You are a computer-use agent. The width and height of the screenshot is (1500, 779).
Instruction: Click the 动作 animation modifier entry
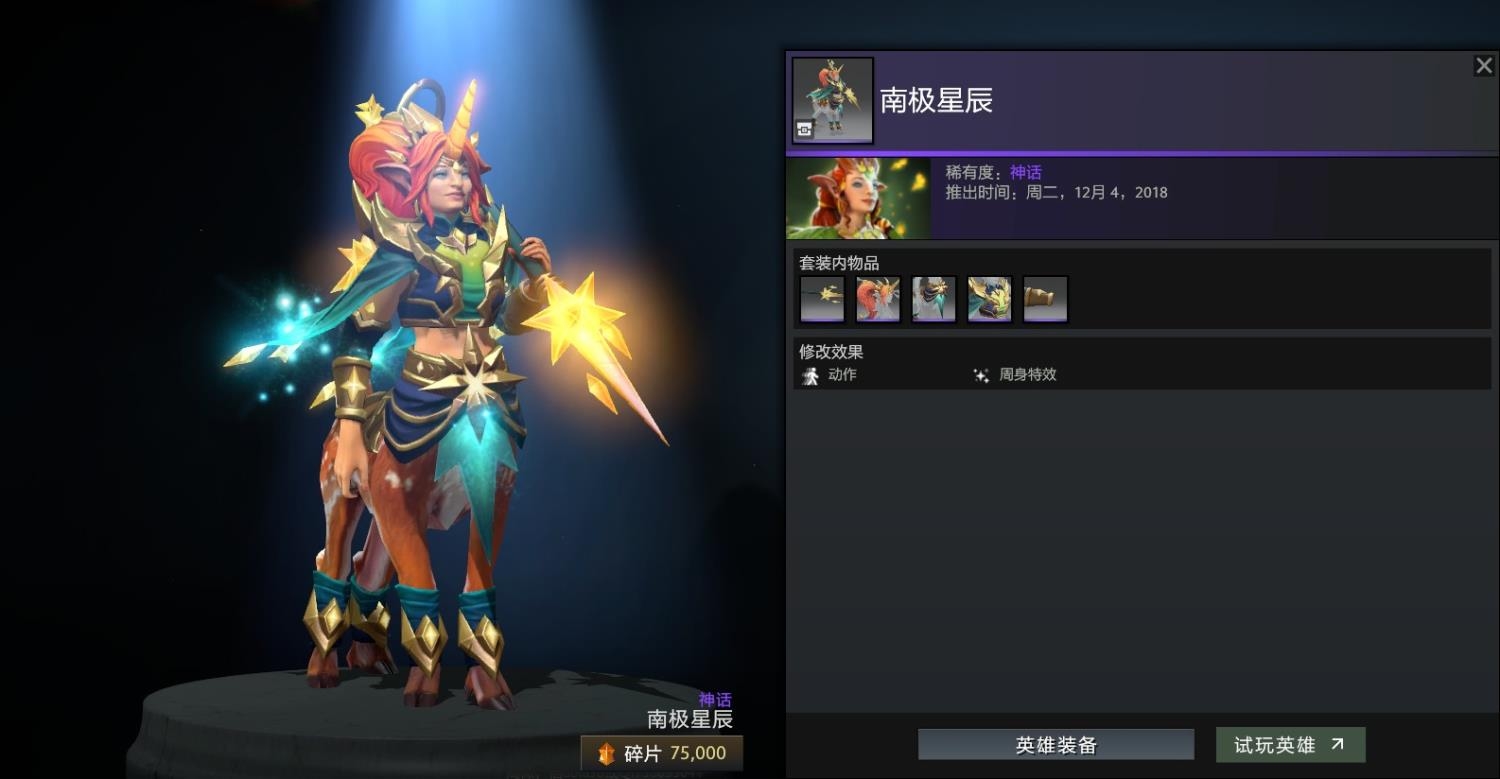pyautogui.click(x=829, y=375)
